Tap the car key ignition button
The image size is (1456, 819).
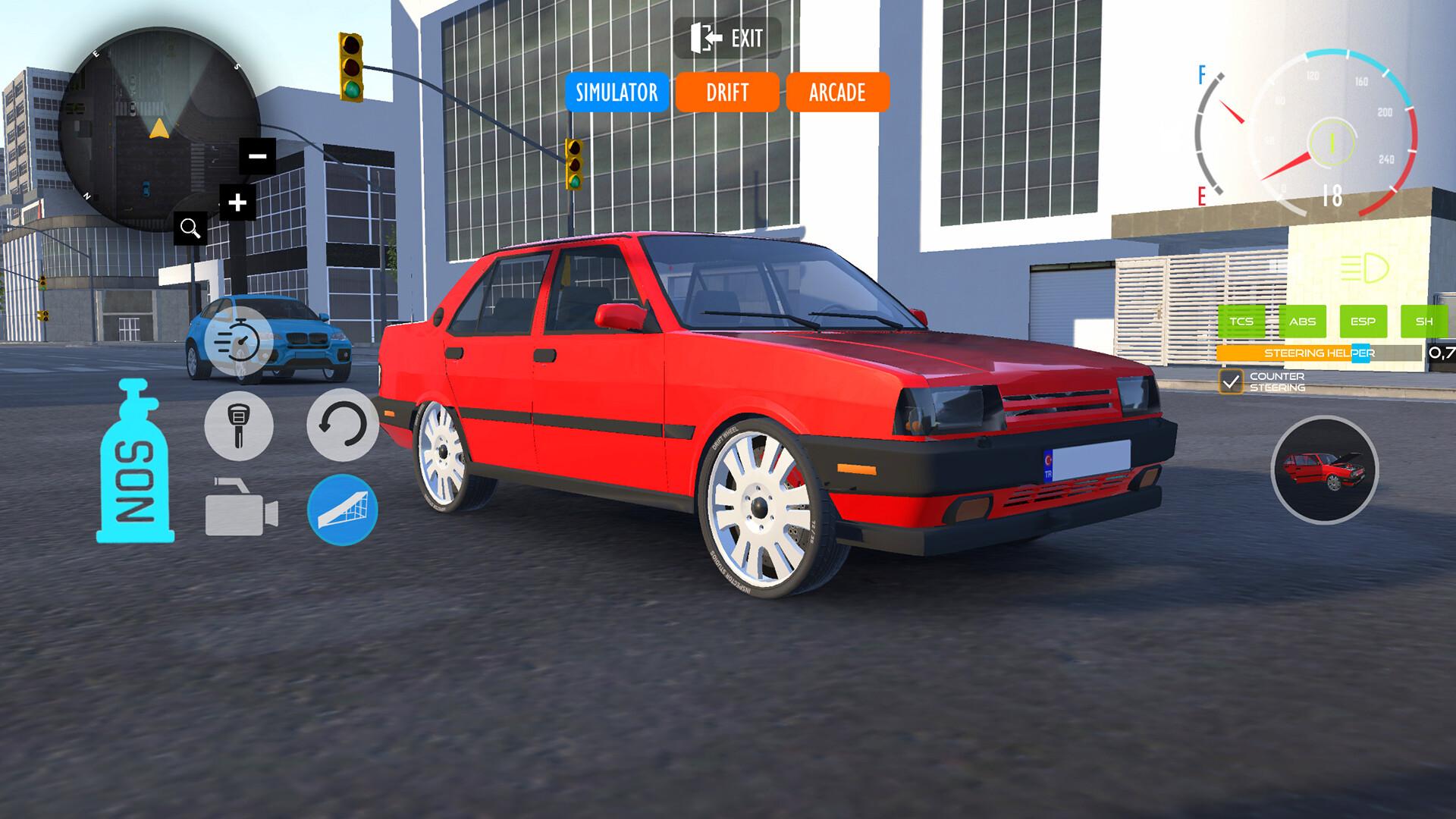[239, 425]
